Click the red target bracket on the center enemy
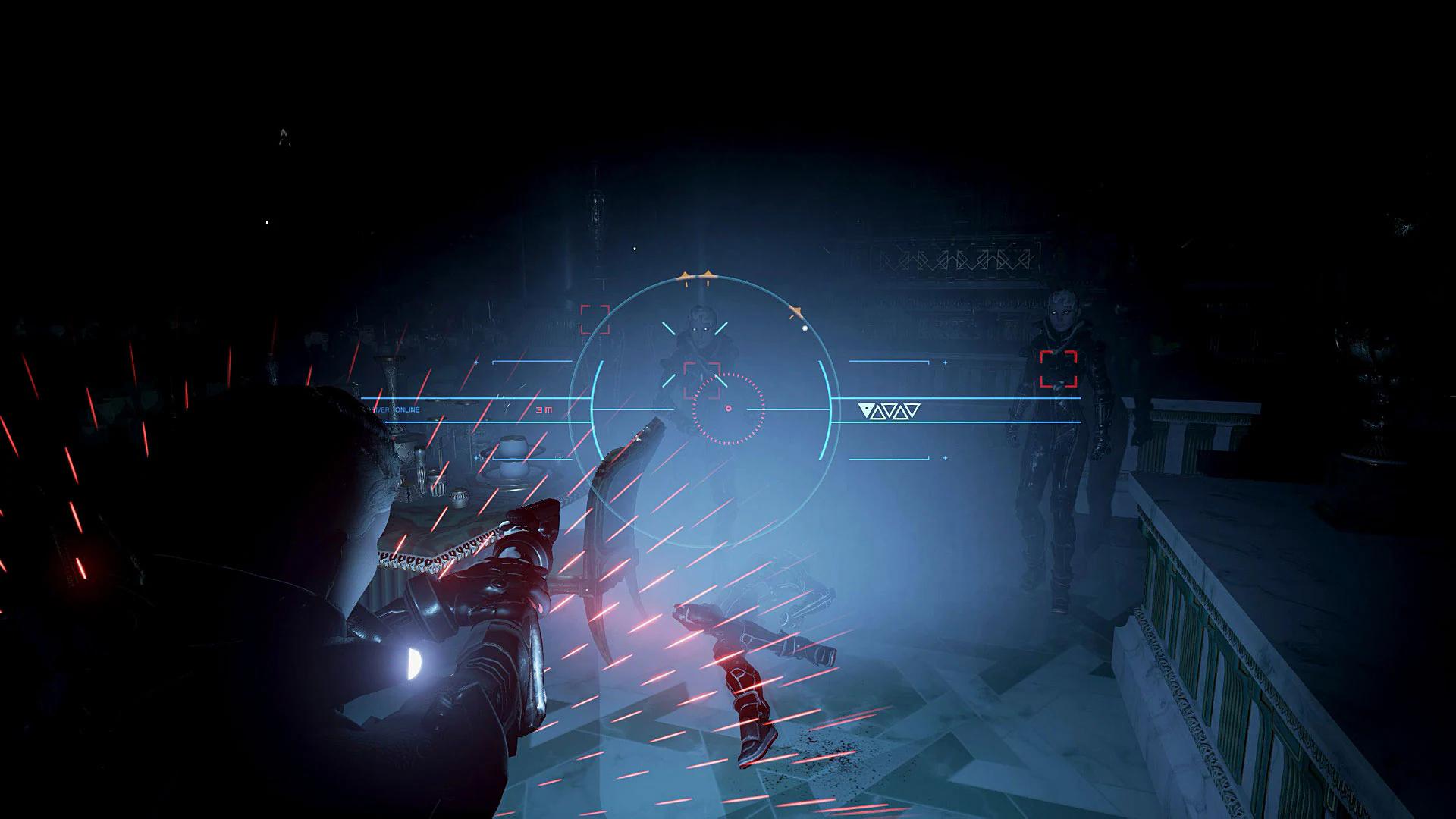Image resolution: width=1456 pixels, height=819 pixels. (701, 379)
